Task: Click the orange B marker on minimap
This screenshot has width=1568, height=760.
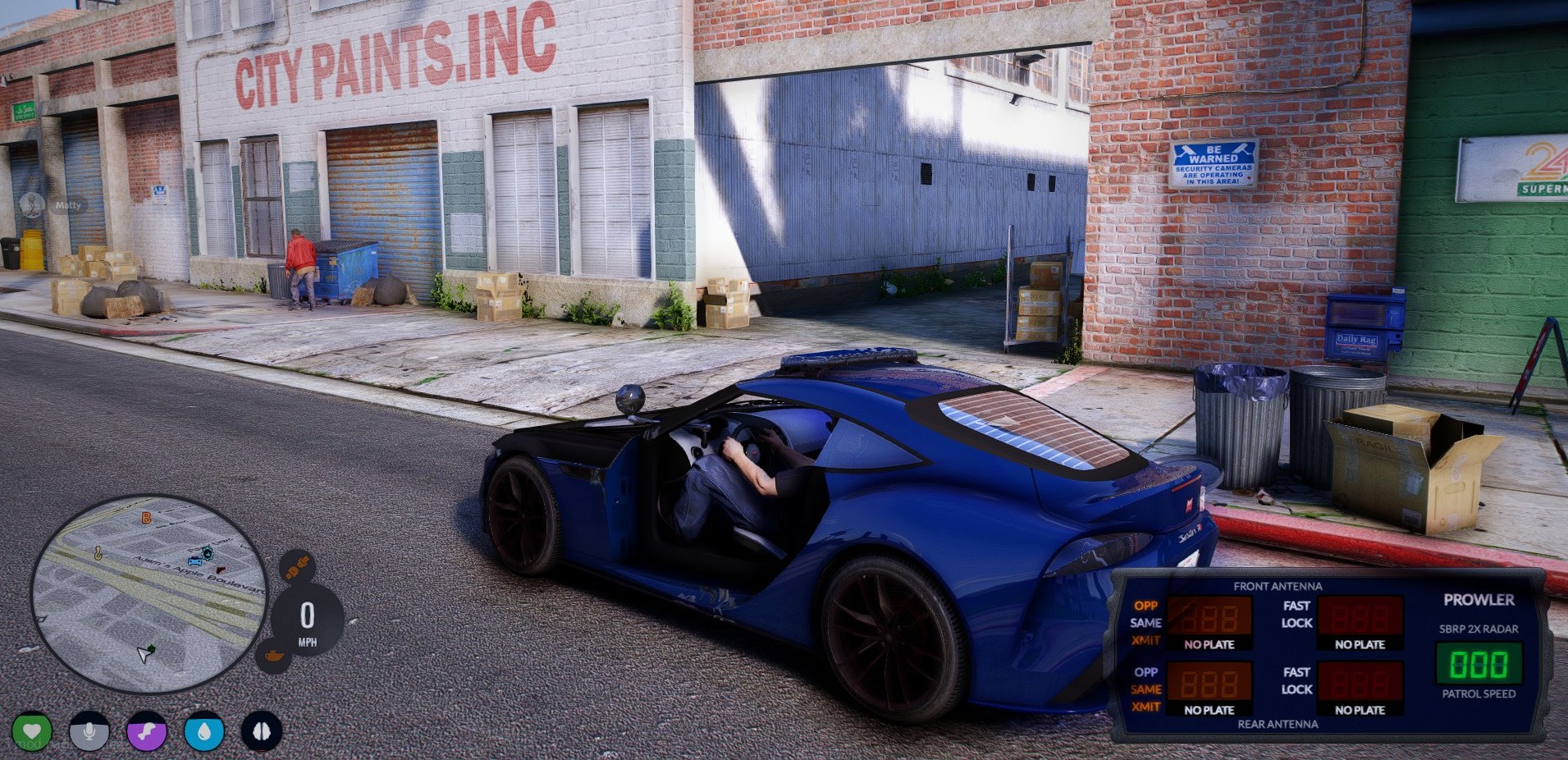Action: click(146, 518)
